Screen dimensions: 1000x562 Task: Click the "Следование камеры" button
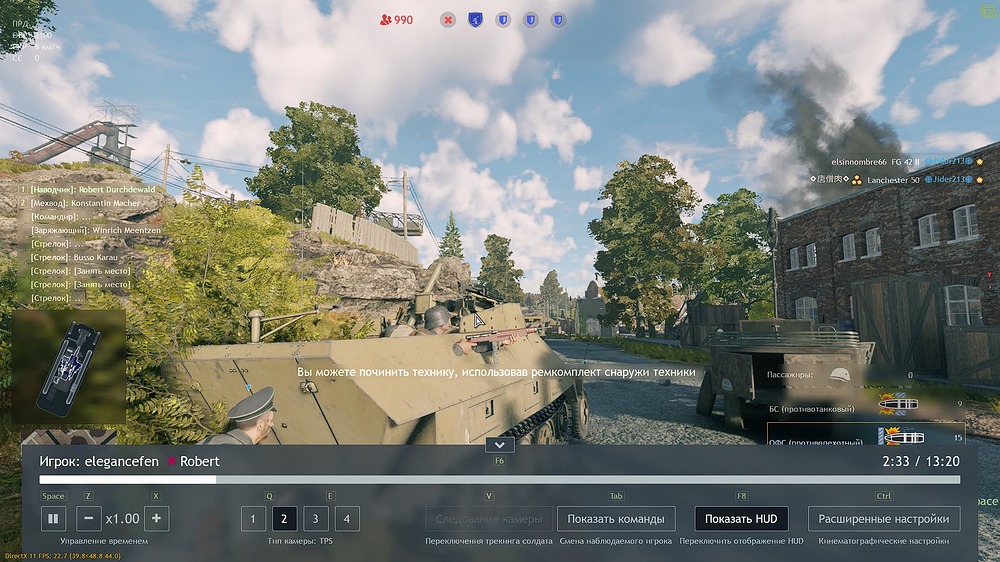tap(488, 519)
